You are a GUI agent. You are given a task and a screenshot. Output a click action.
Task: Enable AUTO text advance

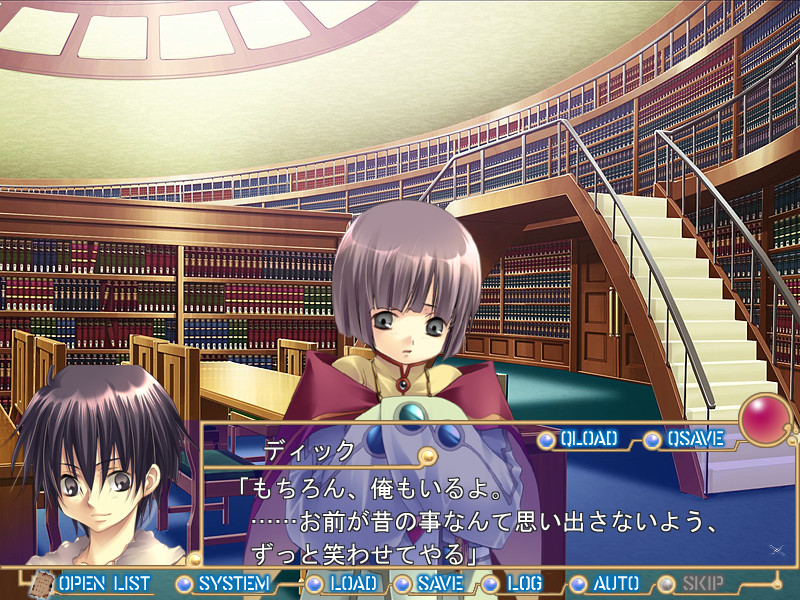(x=615, y=583)
